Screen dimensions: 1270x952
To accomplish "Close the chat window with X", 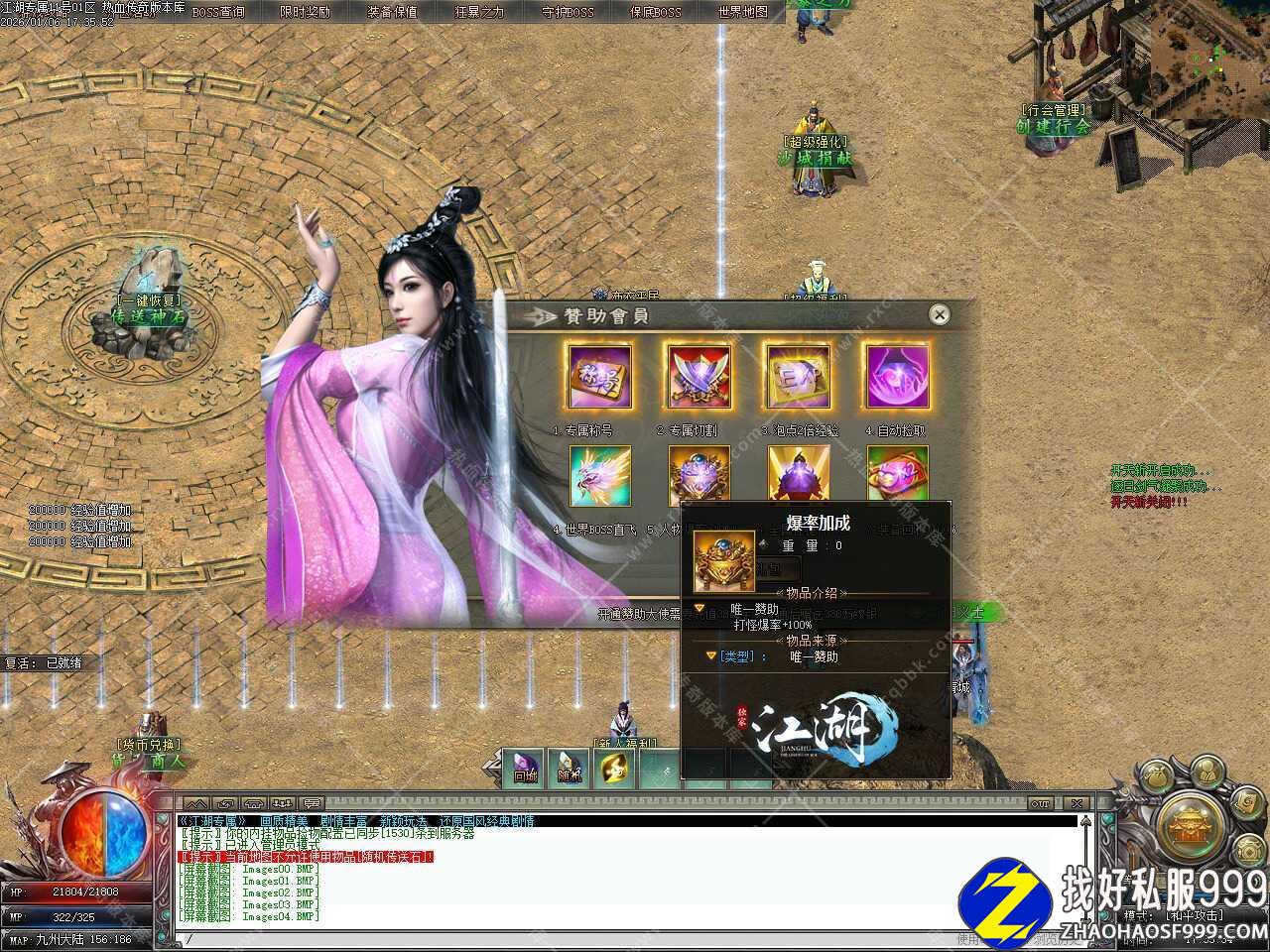I will click(1077, 802).
